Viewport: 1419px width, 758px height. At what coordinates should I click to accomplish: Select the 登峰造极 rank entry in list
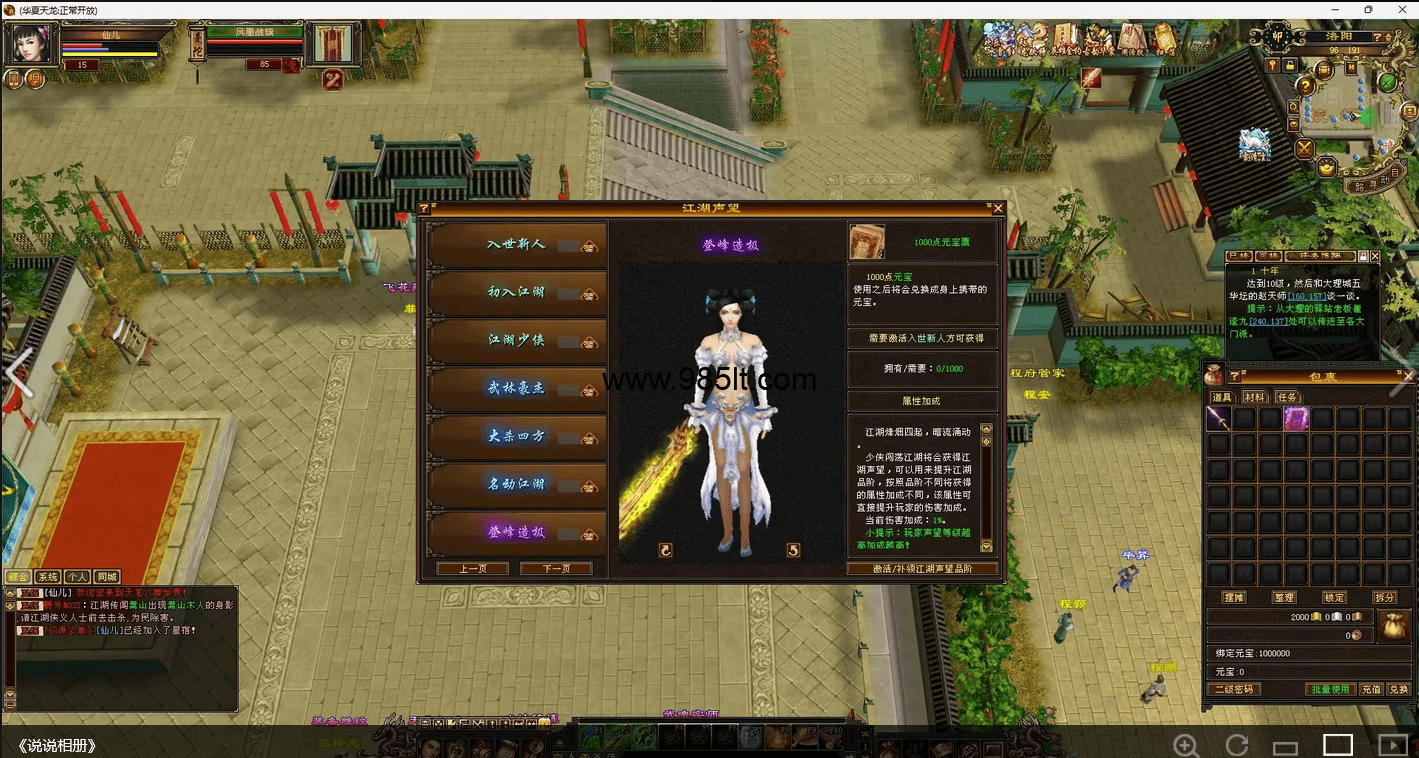[516, 532]
